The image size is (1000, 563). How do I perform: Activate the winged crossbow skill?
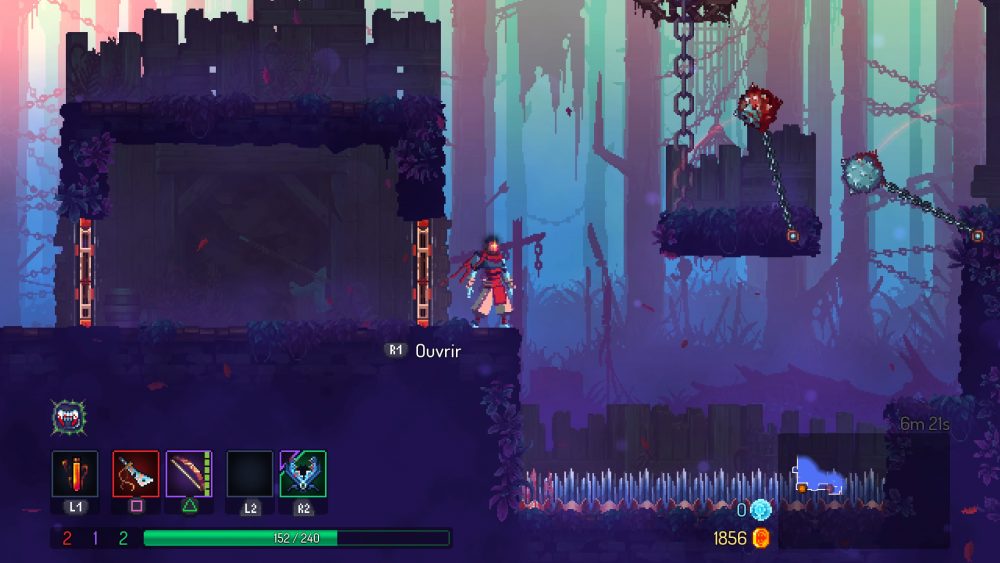pyautogui.click(x=303, y=473)
